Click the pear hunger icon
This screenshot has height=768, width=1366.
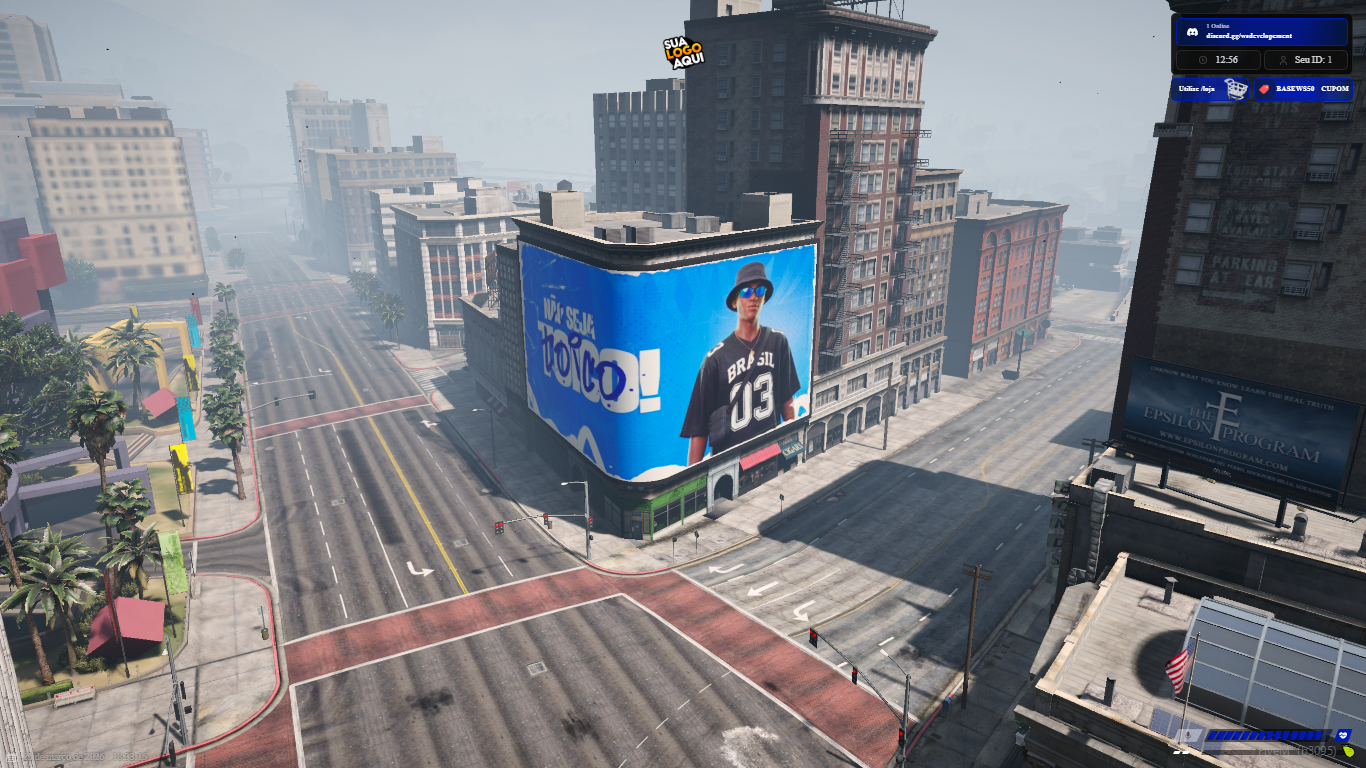pyautogui.click(x=1348, y=751)
